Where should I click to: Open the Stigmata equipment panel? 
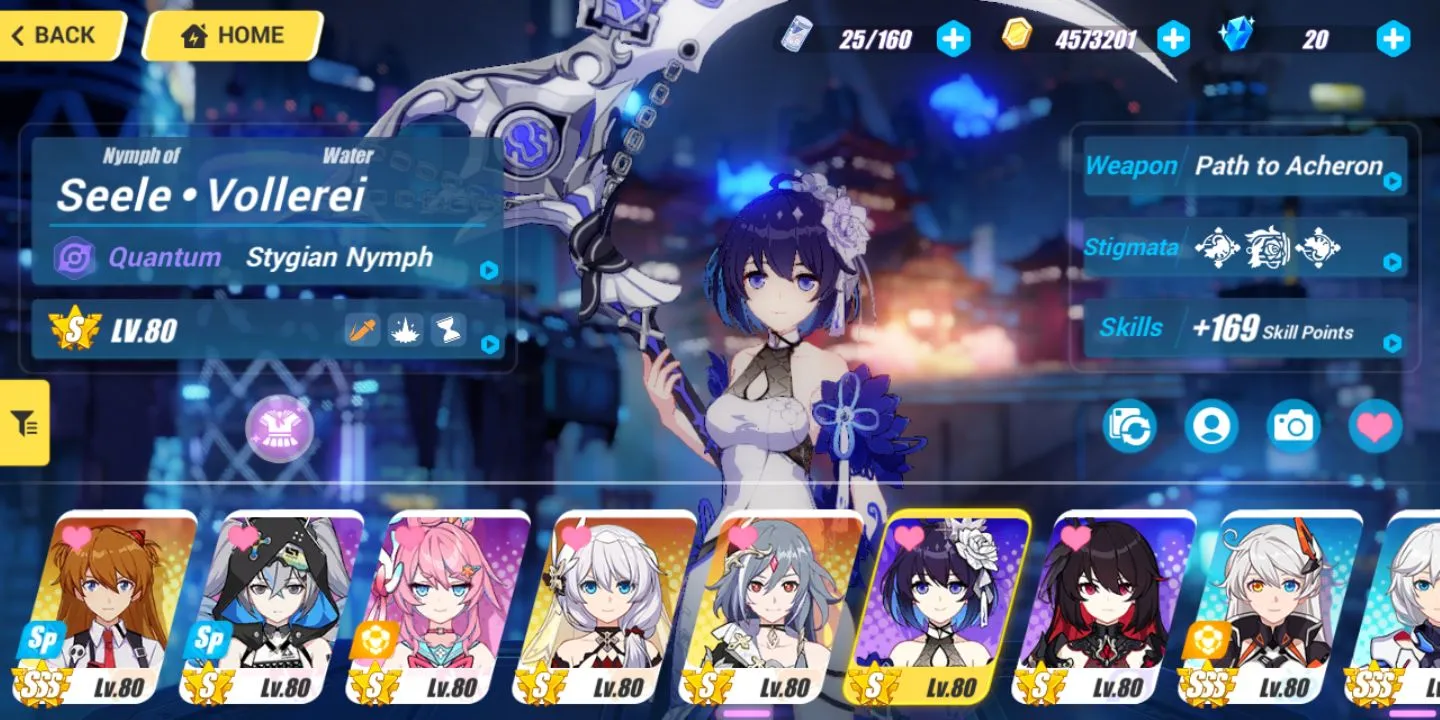pyautogui.click(x=1245, y=248)
